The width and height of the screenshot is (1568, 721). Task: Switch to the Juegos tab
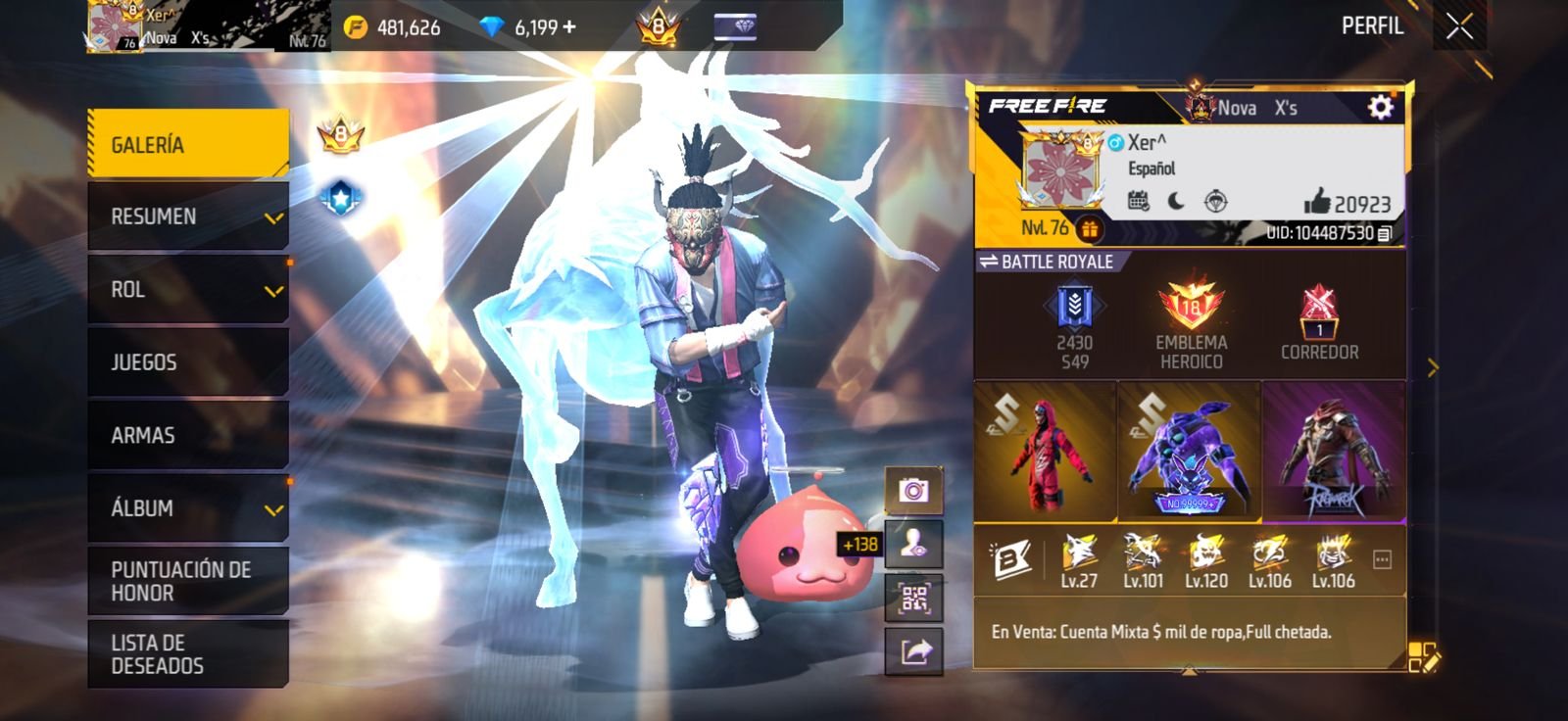[x=187, y=362]
